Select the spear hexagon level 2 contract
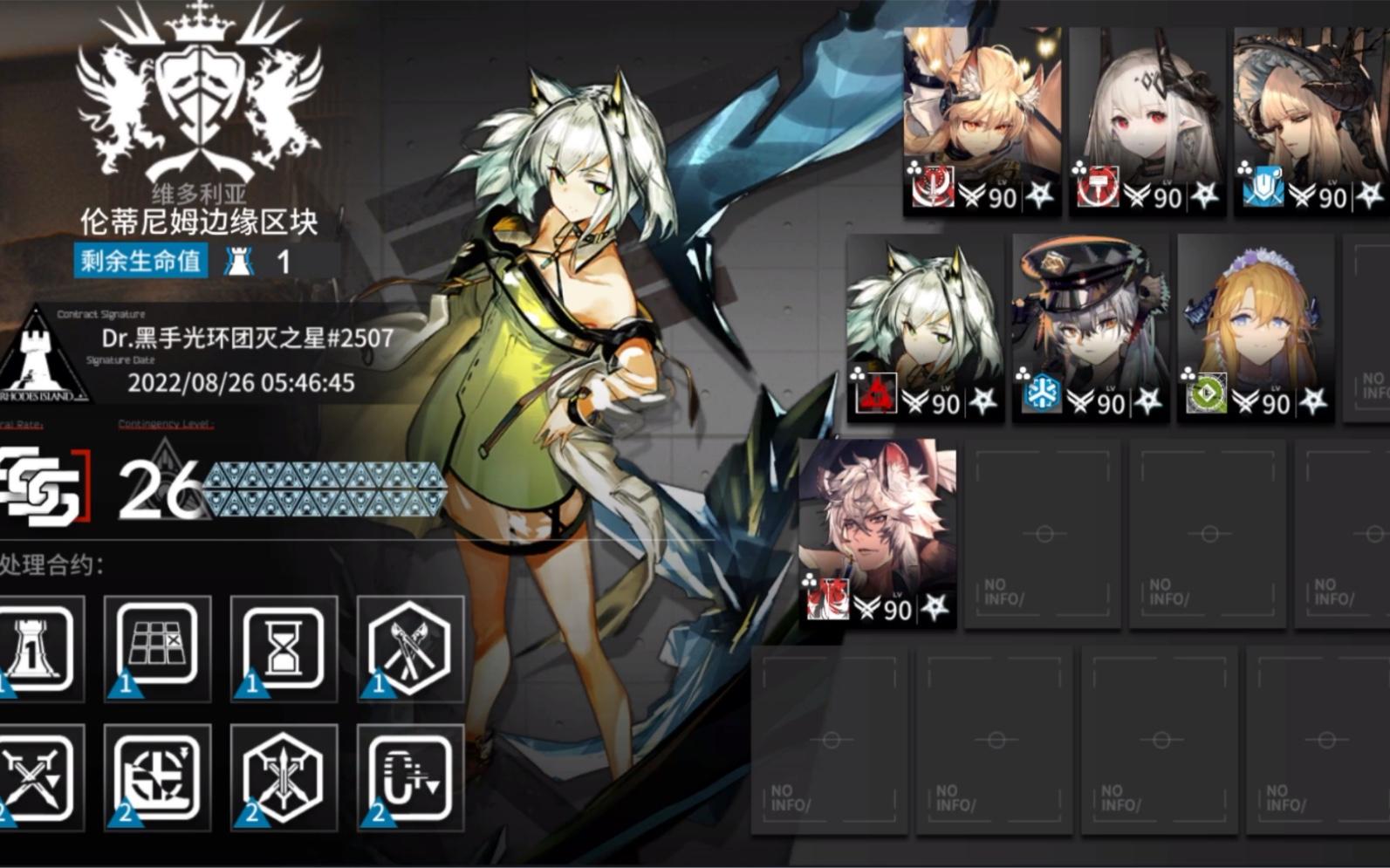The image size is (1390, 868). pyautogui.click(x=285, y=776)
